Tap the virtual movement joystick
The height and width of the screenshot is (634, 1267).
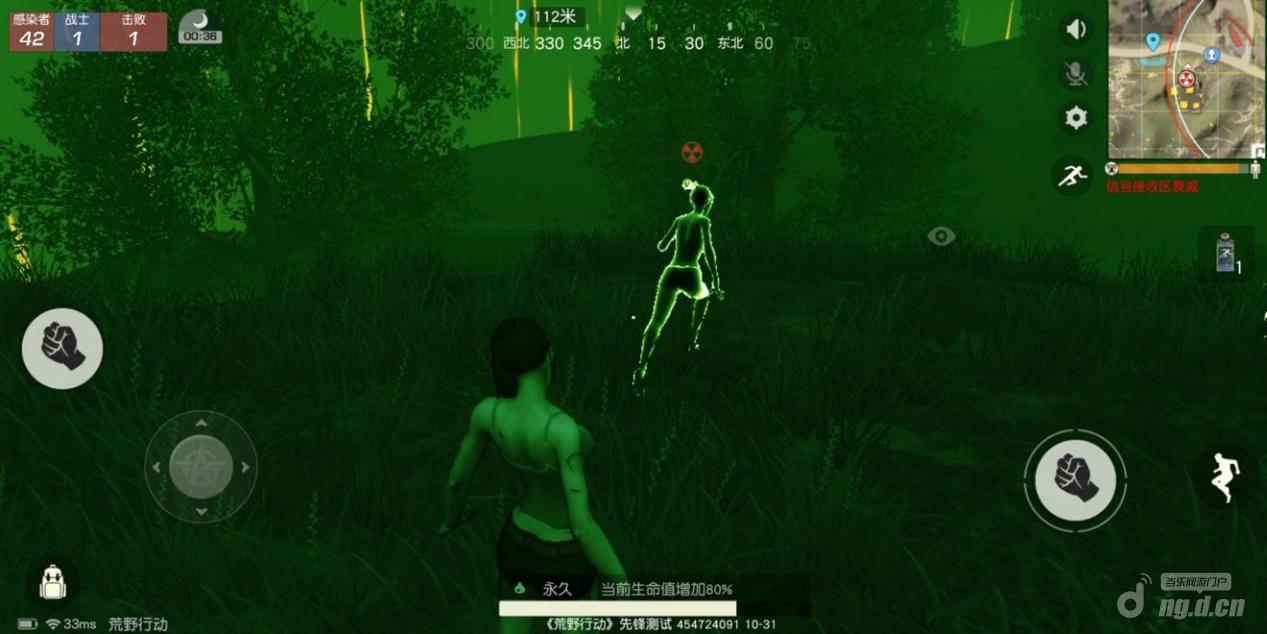[201, 466]
